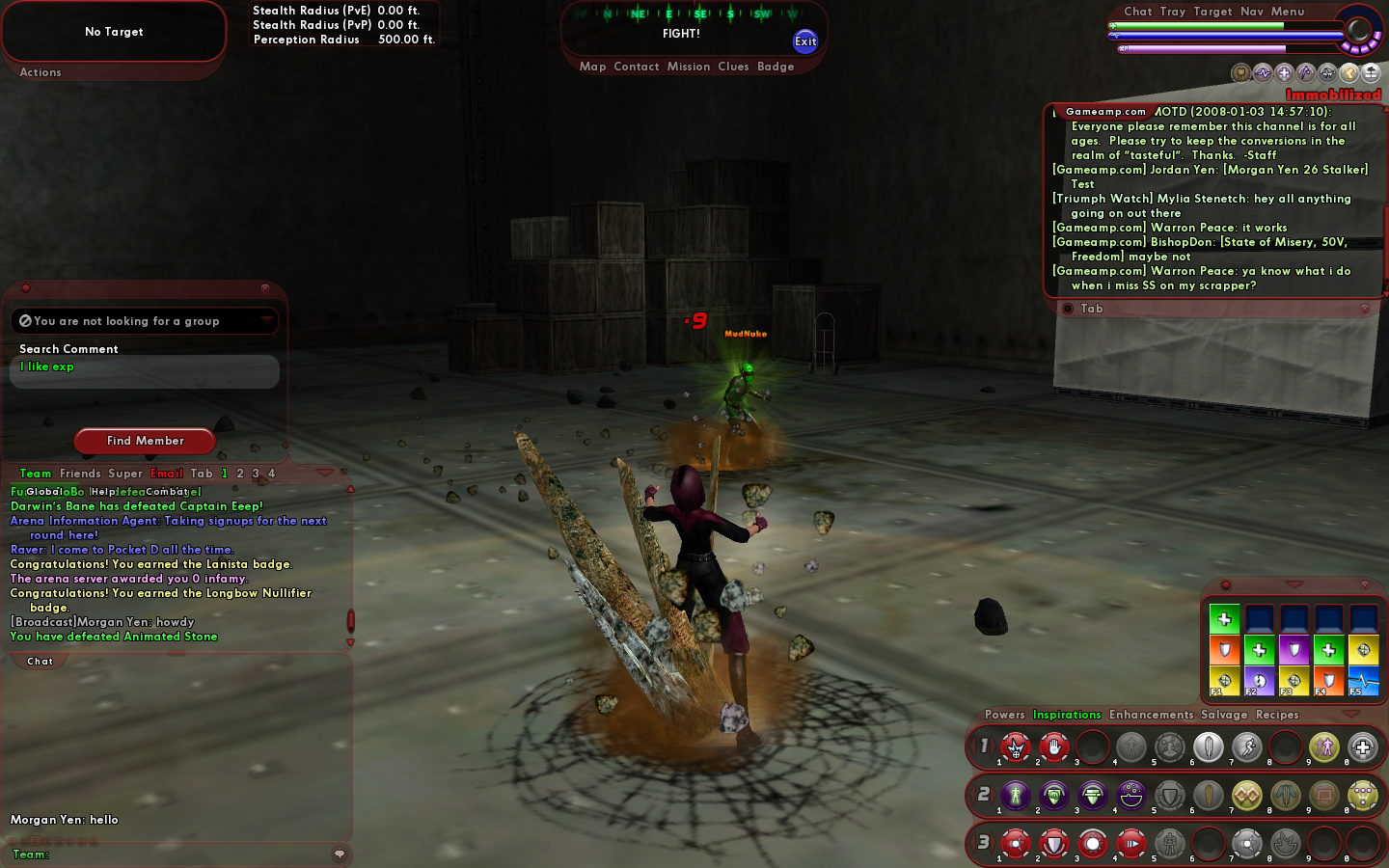Open the Inspirations tab

(x=1067, y=715)
